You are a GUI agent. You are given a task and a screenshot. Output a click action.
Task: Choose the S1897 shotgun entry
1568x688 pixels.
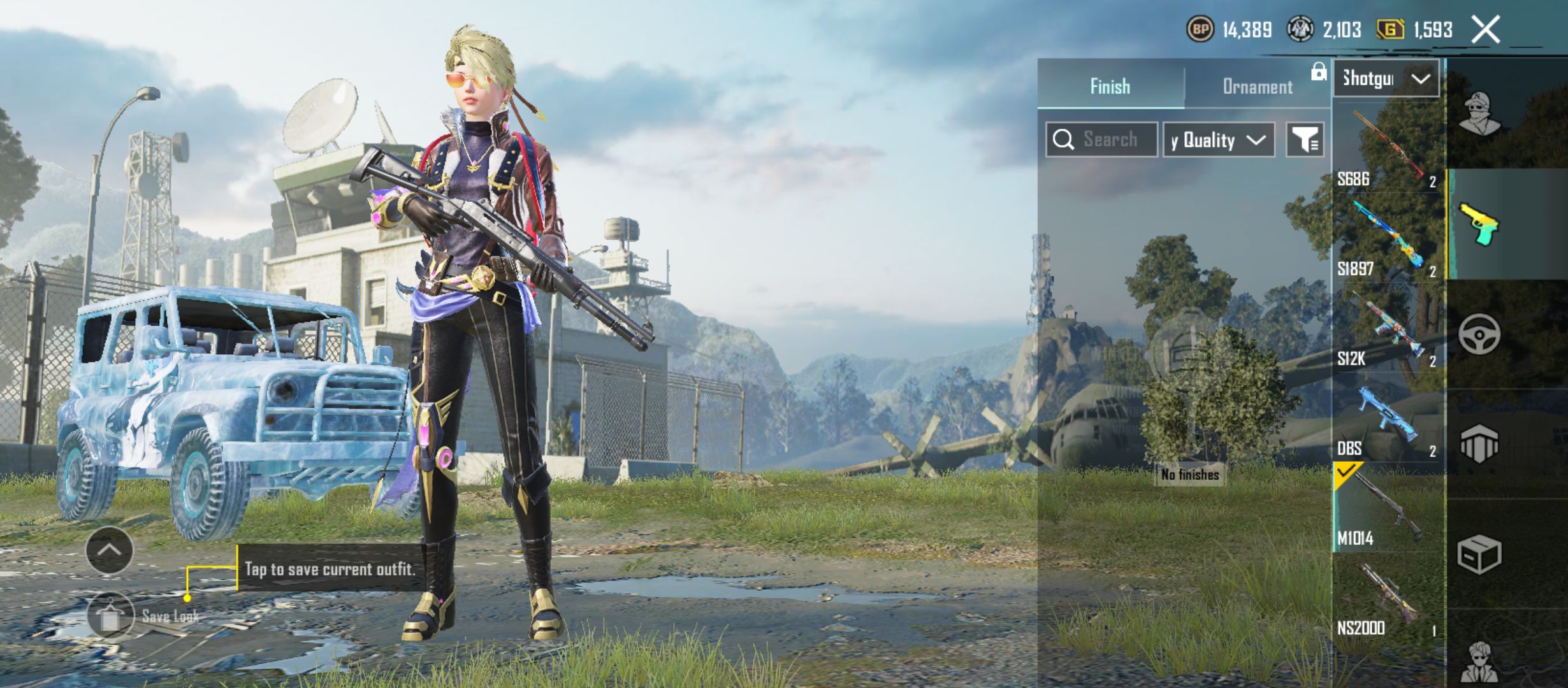1387,239
